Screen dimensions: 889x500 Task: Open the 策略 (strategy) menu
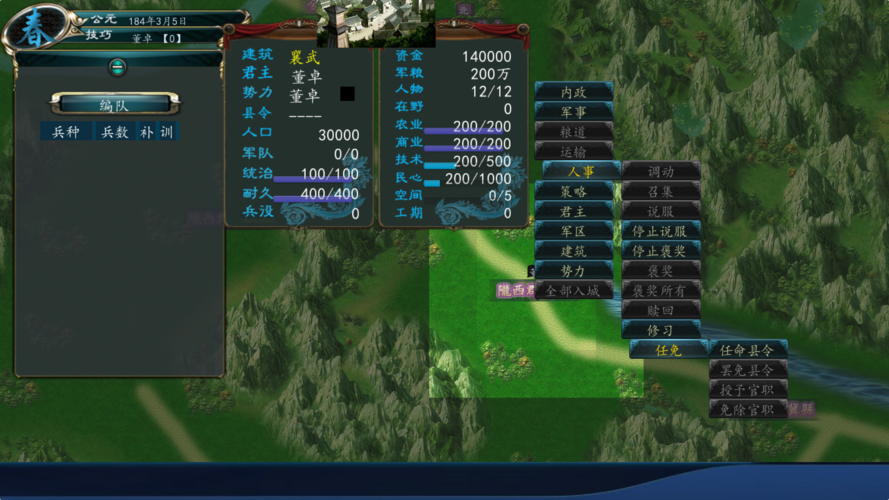573,191
